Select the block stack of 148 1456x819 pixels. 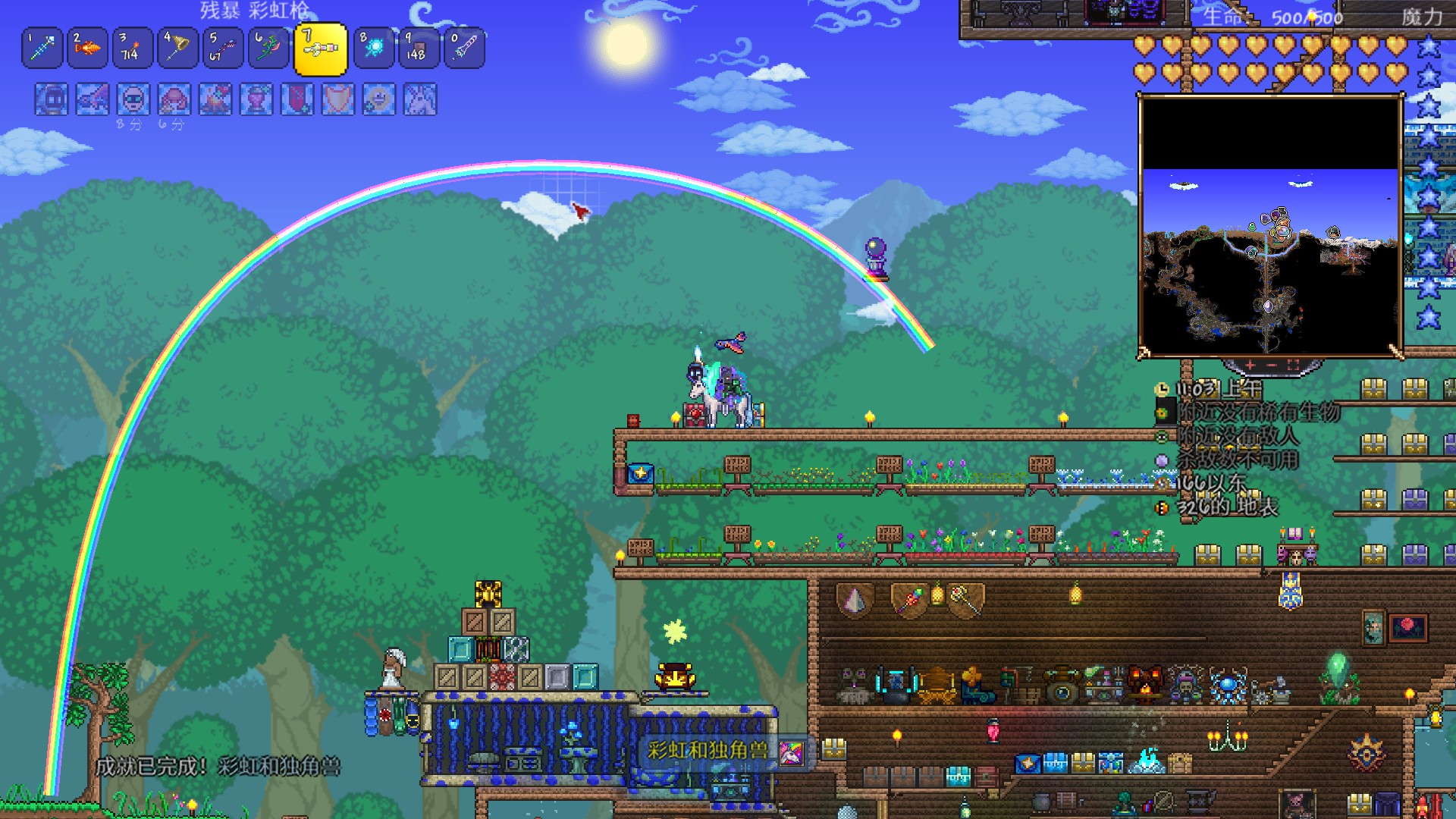[x=419, y=49]
